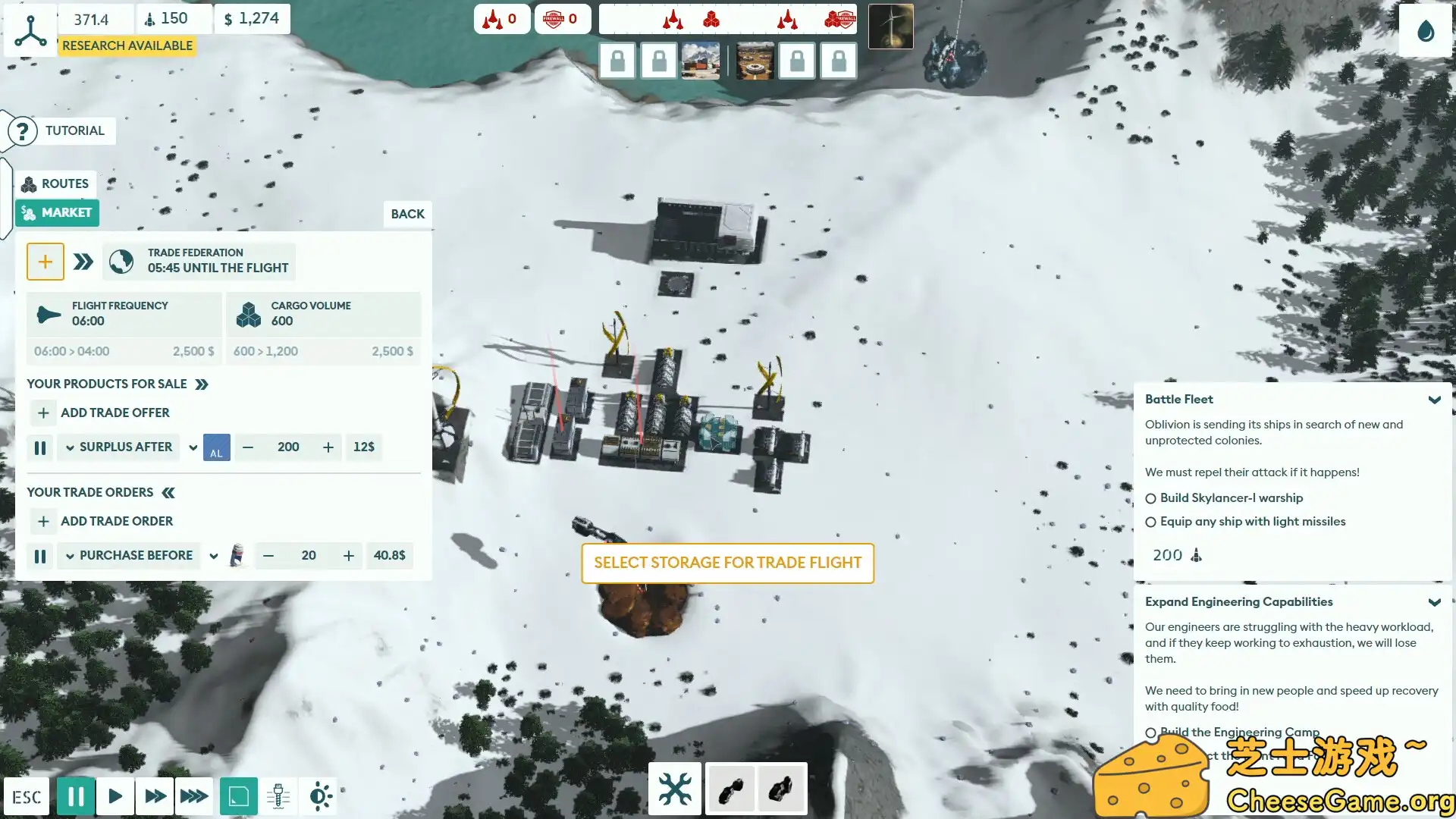Click Select Storage for Trade Flight

click(727, 563)
